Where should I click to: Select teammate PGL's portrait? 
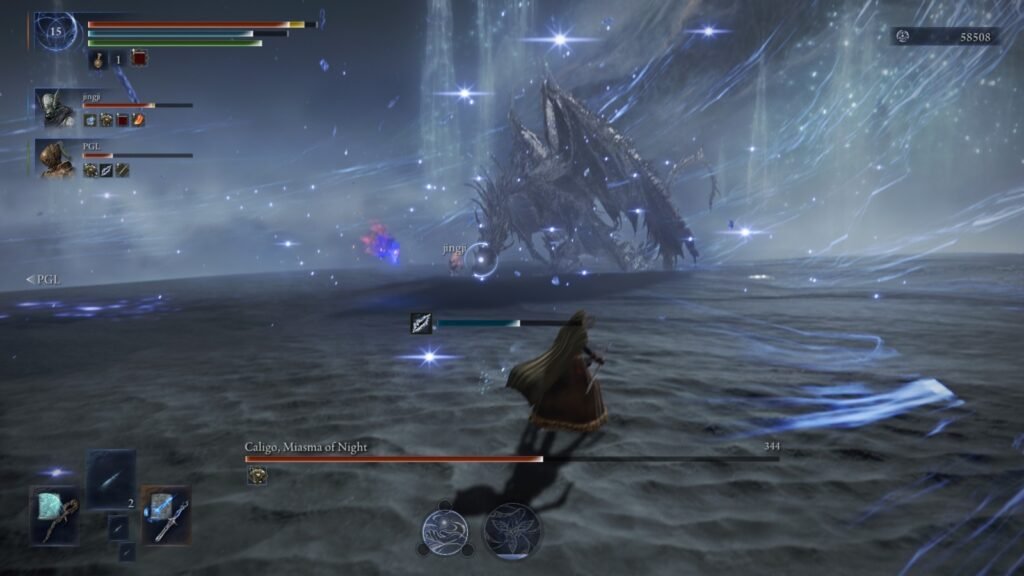pyautogui.click(x=55, y=159)
